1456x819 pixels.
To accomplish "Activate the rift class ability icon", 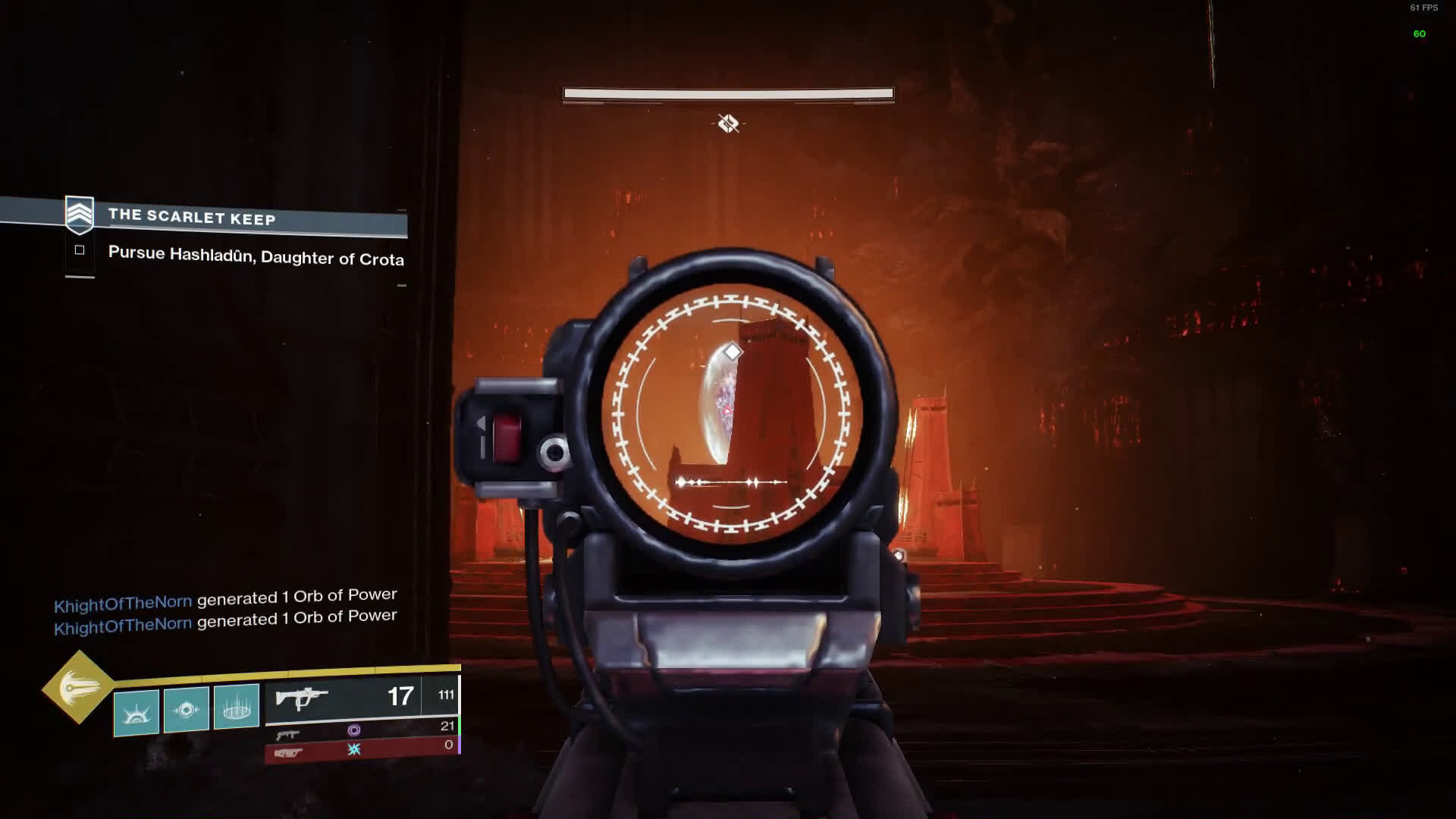I will pyautogui.click(x=237, y=707).
